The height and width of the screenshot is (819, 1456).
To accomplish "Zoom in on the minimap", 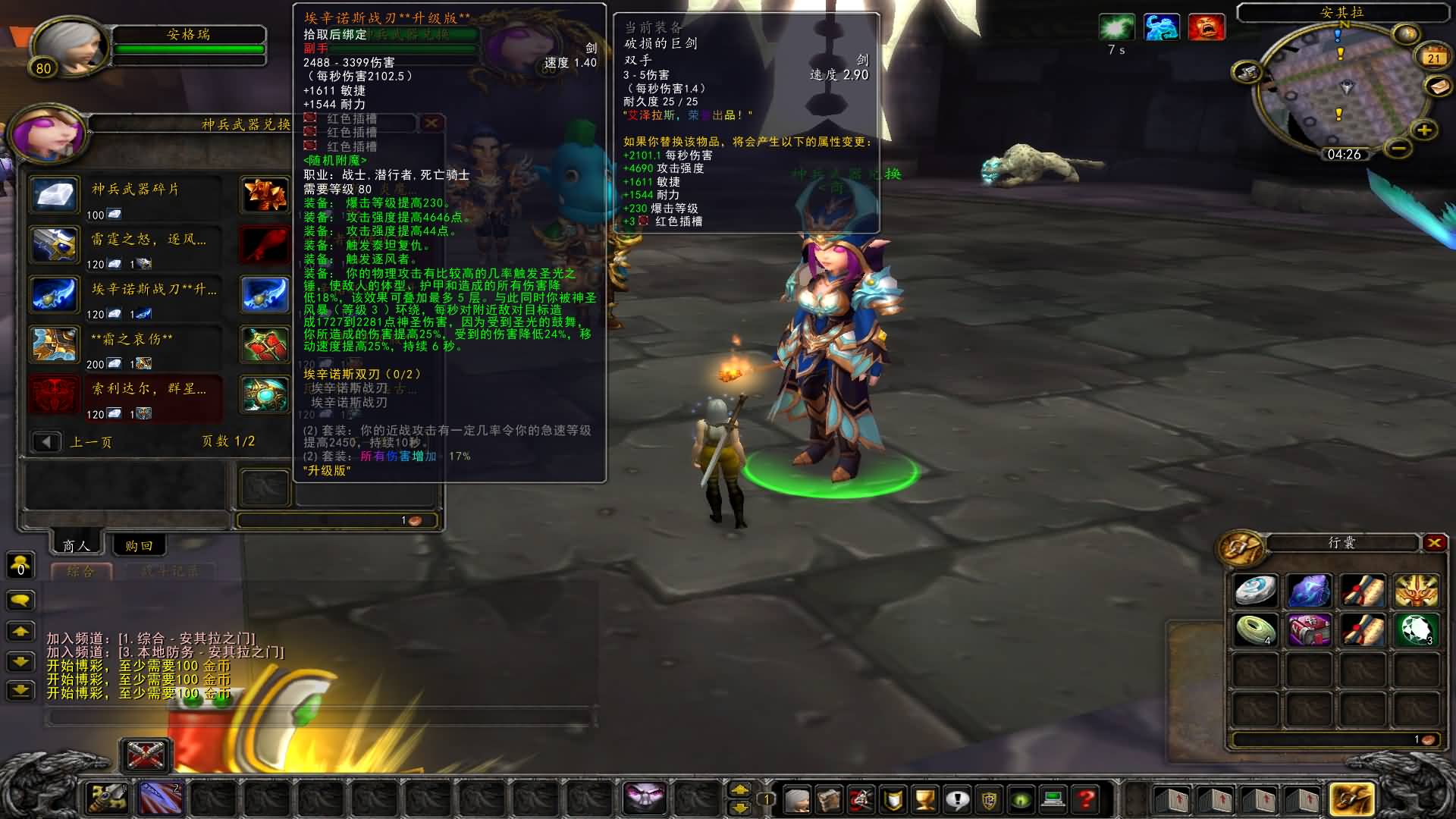I will (x=1424, y=130).
